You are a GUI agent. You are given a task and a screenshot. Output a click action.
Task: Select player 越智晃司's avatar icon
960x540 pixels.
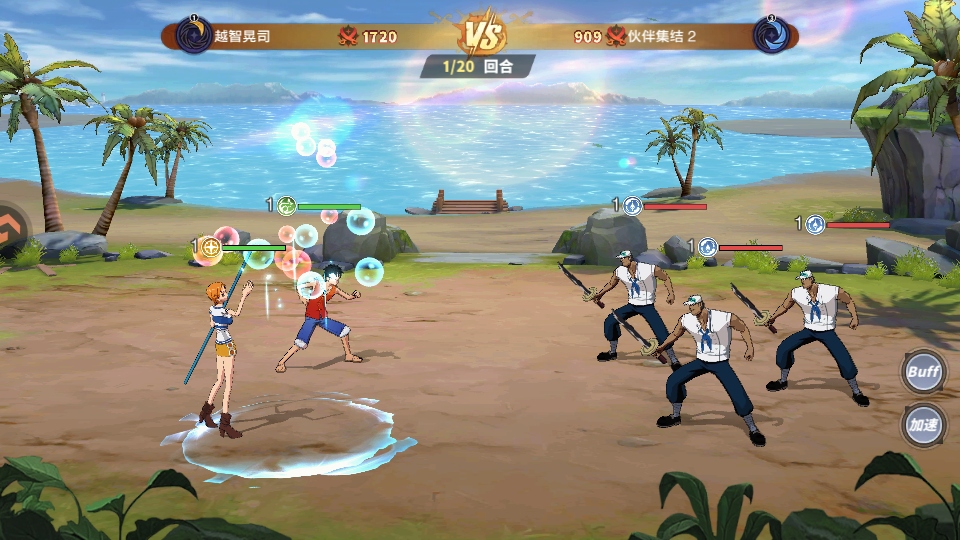[193, 36]
